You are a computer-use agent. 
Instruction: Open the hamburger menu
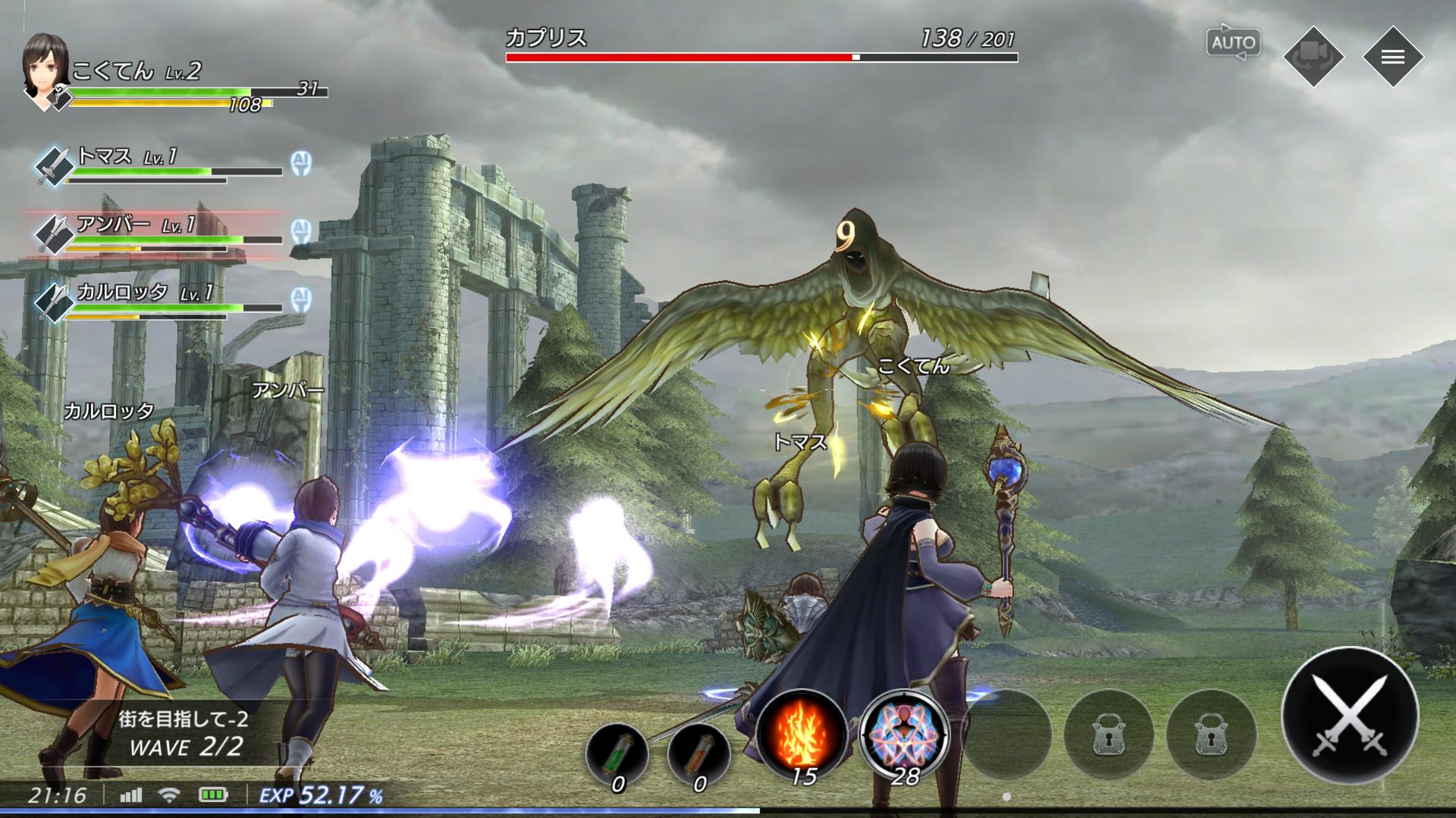[x=1392, y=57]
